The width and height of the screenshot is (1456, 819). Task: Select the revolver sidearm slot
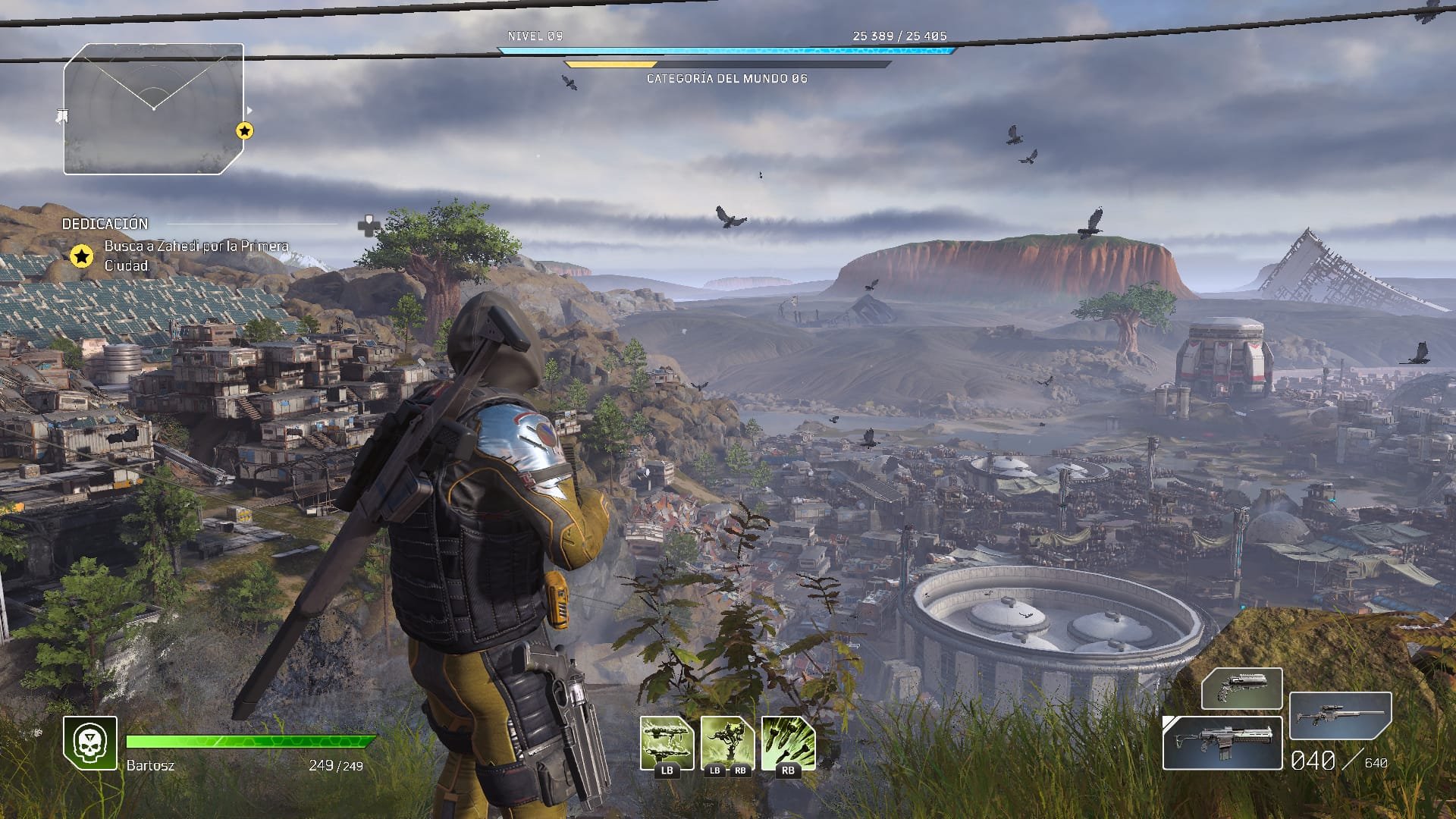click(x=1241, y=688)
